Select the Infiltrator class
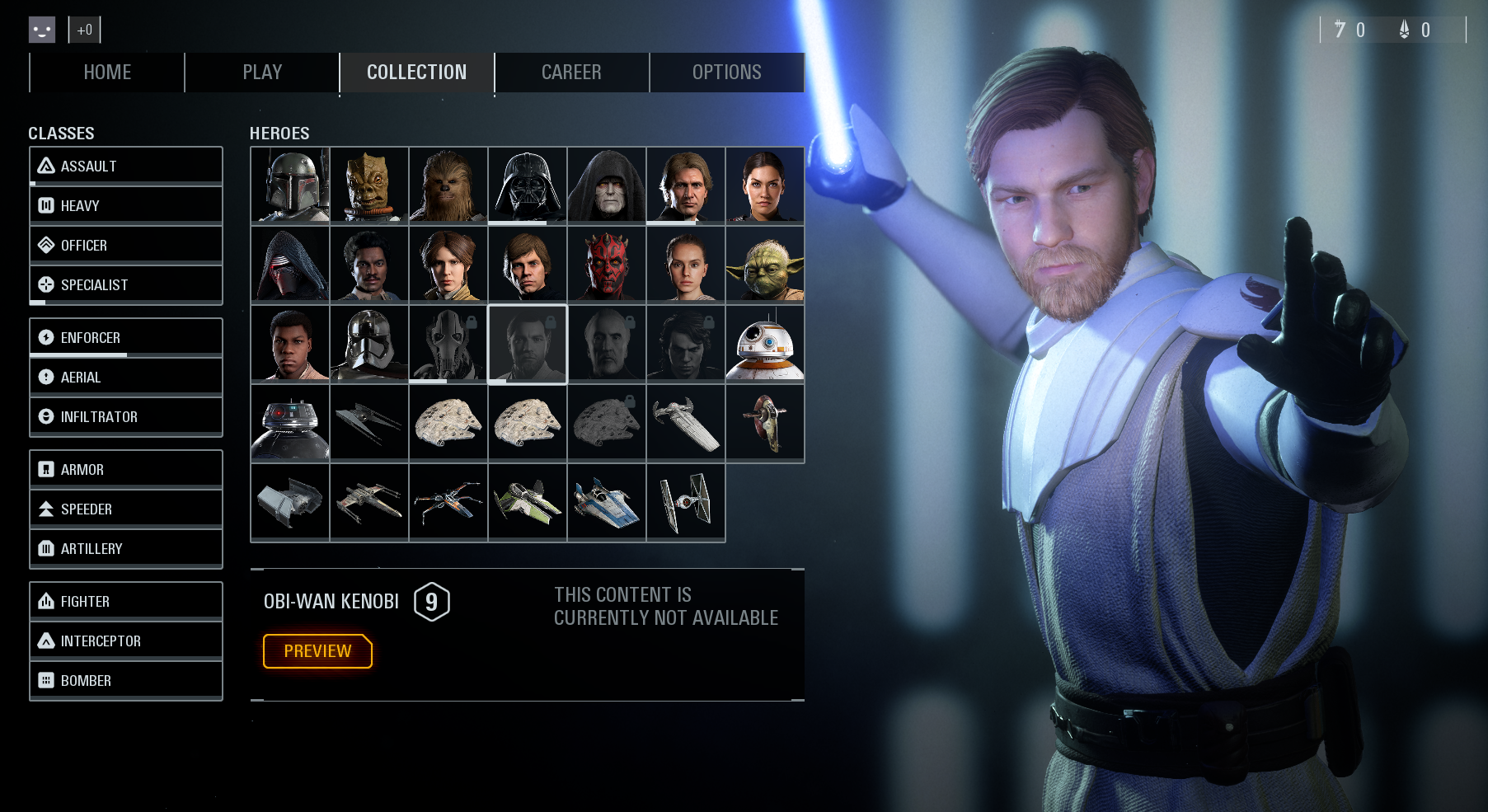The width and height of the screenshot is (1488, 812). coord(126,416)
